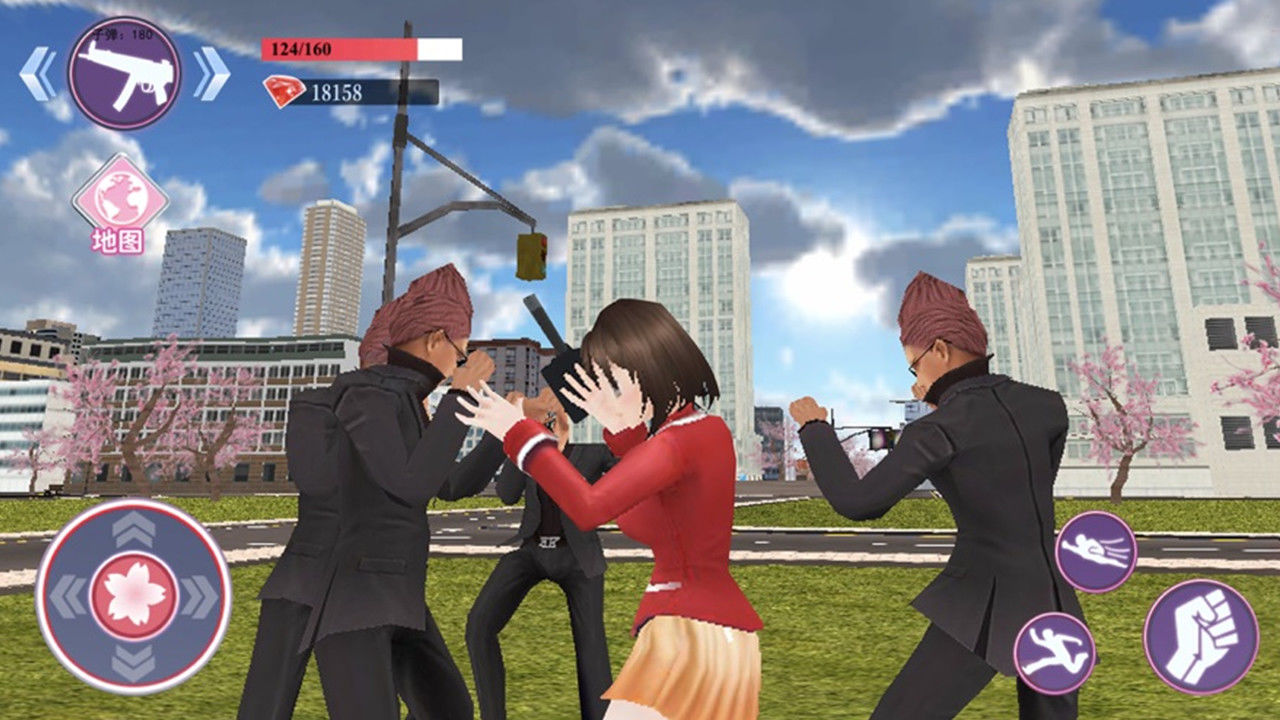Switch to the previous weapon with left arrow
Screen dimensions: 1280x720
38,74
